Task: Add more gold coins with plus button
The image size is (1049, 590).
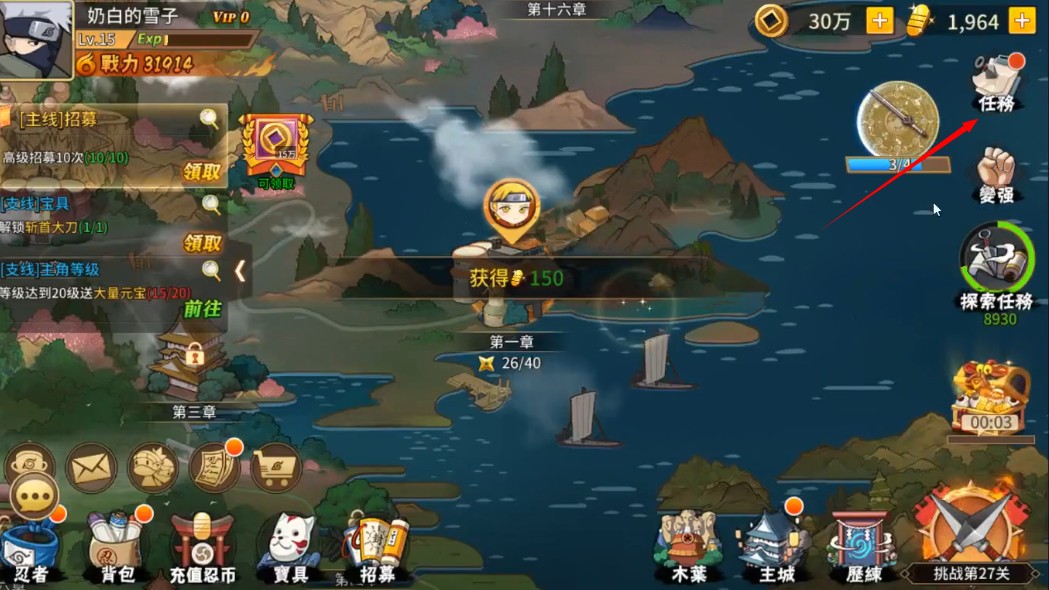Action: (x=879, y=21)
